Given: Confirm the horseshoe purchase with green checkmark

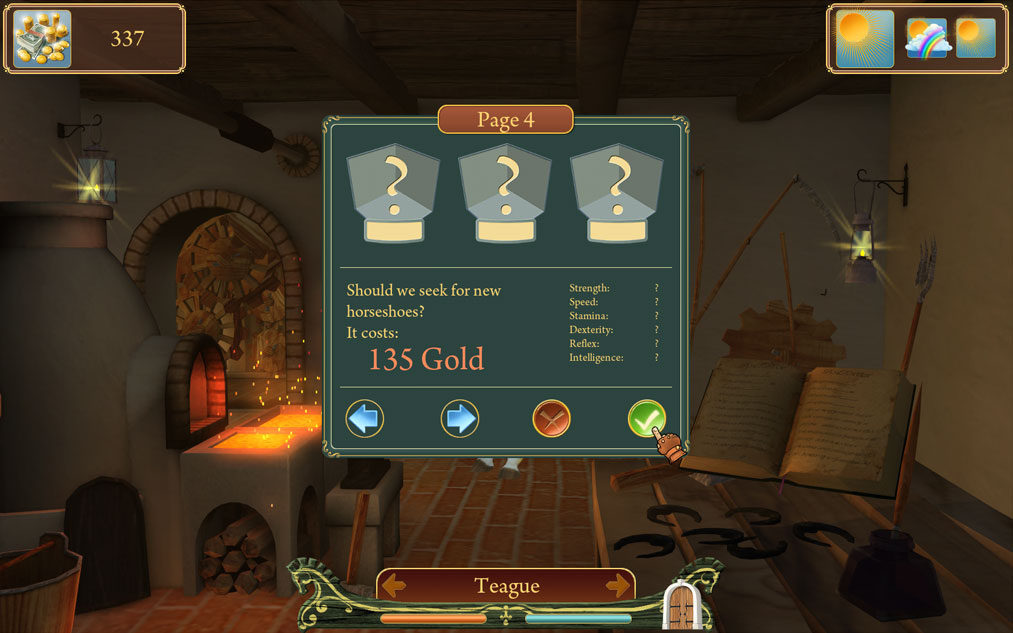Looking at the screenshot, I should pyautogui.click(x=646, y=418).
